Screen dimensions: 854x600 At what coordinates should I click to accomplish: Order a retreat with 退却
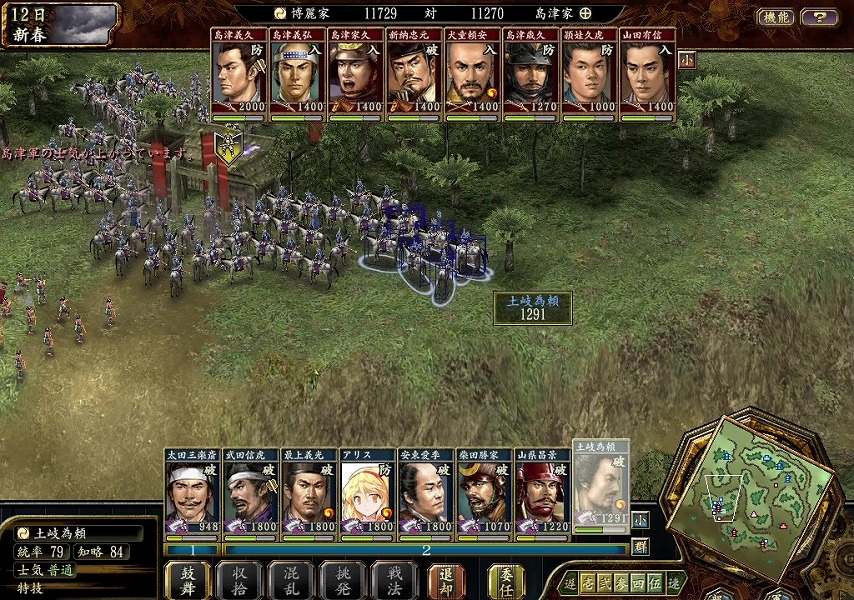[x=446, y=581]
